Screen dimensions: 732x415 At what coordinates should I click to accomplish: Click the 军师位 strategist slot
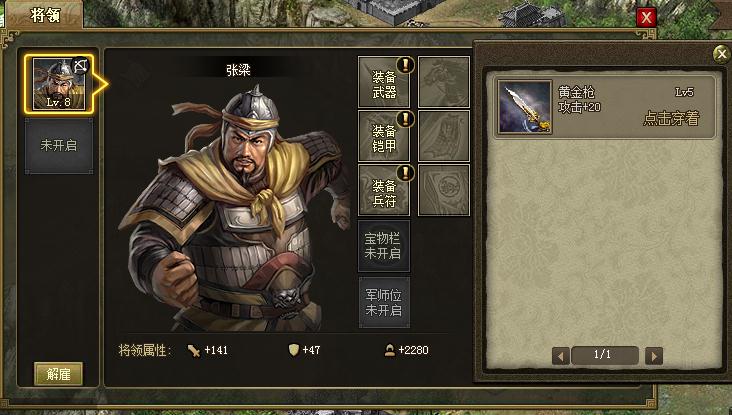coord(384,302)
